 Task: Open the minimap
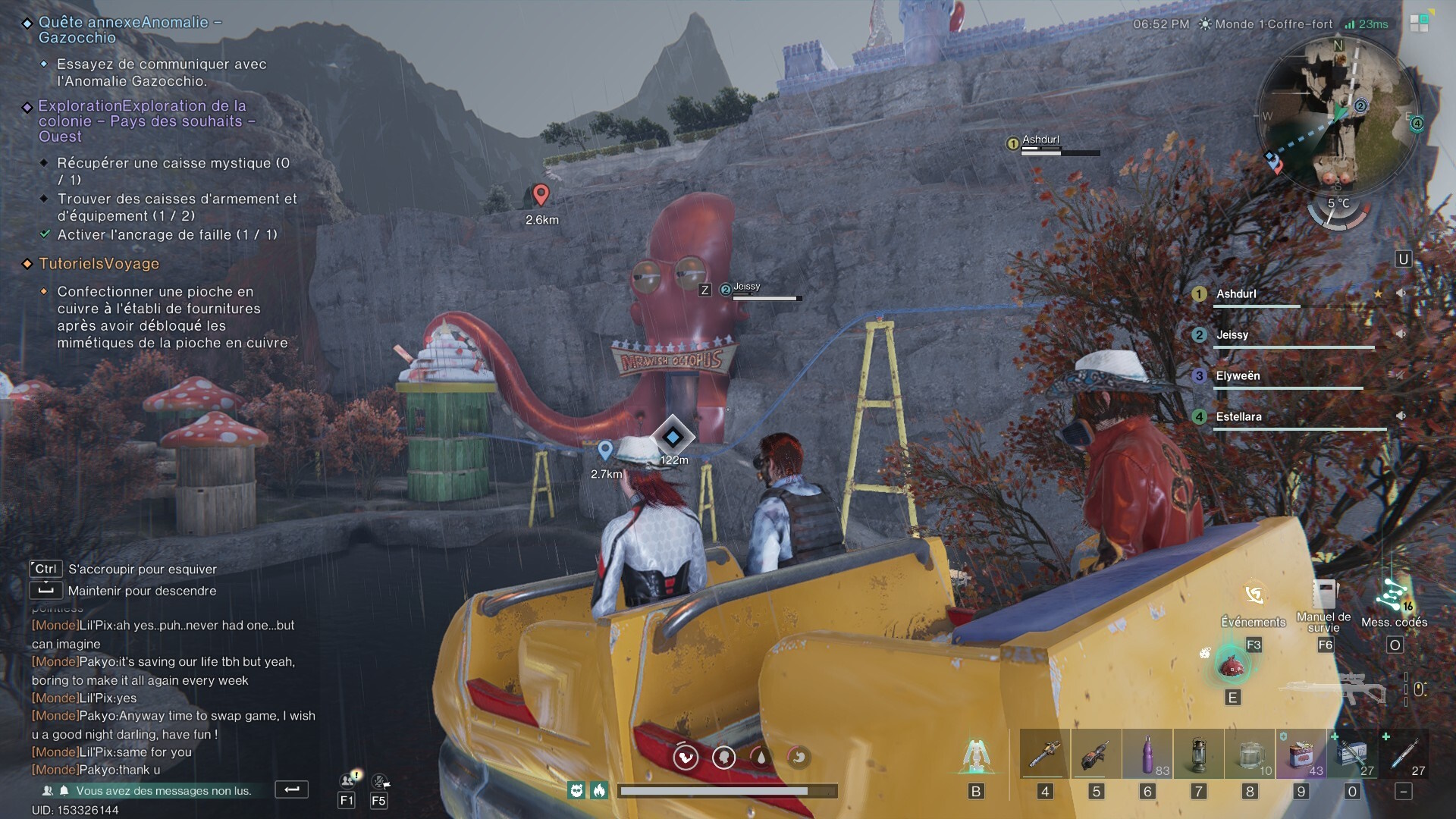tap(1338, 114)
